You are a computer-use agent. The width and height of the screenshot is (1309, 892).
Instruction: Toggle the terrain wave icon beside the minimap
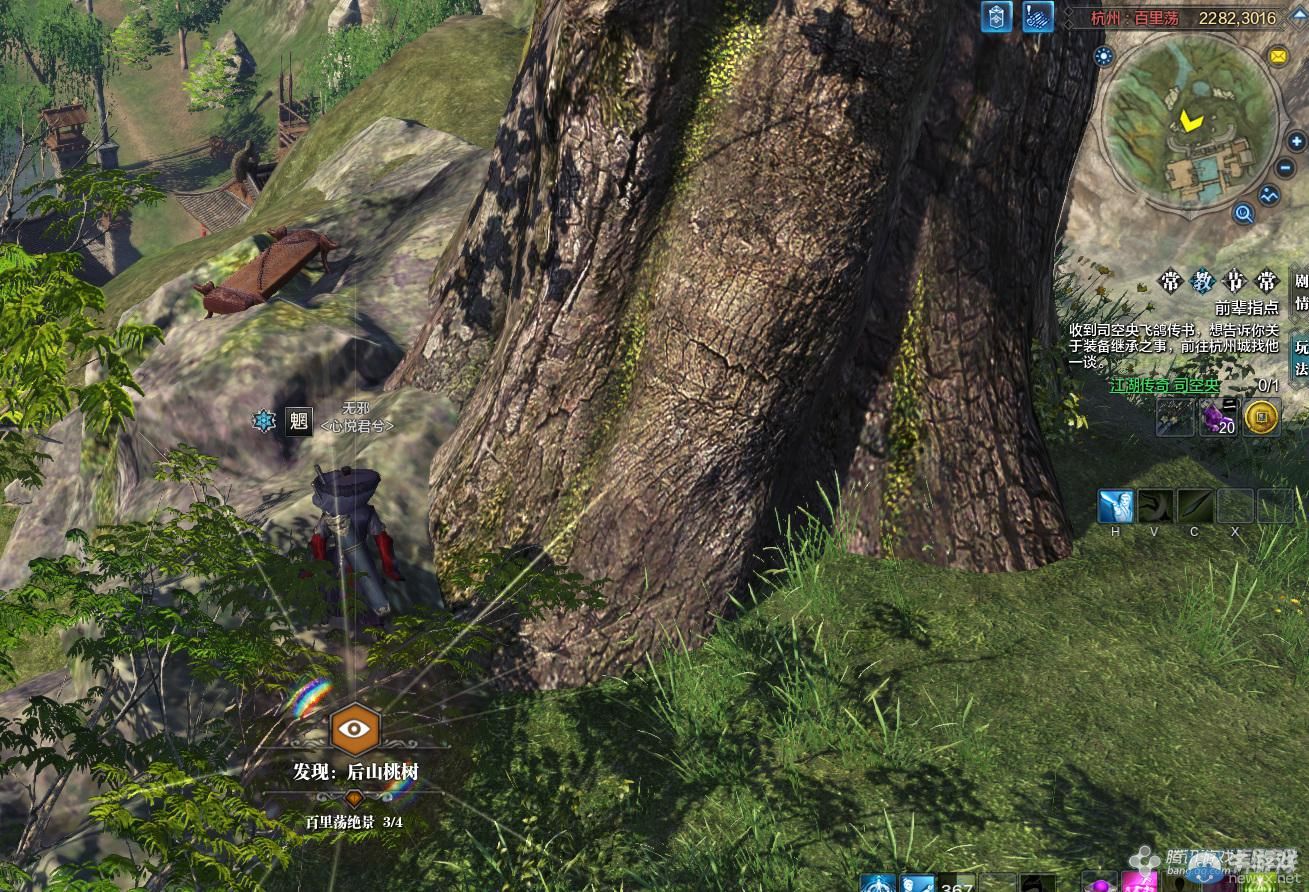coord(1270,195)
